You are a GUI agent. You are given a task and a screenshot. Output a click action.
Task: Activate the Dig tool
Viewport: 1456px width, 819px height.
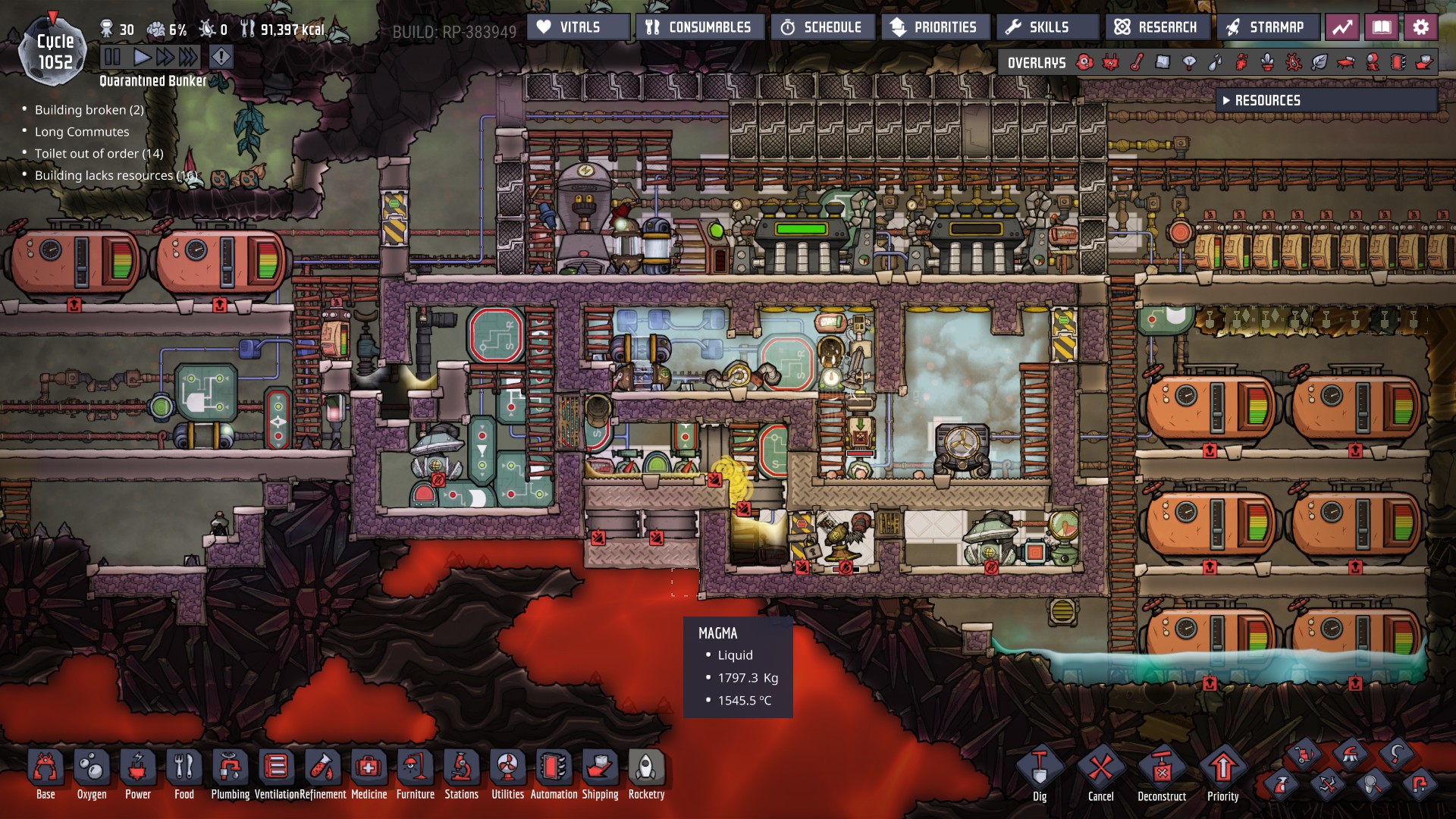(x=1040, y=773)
